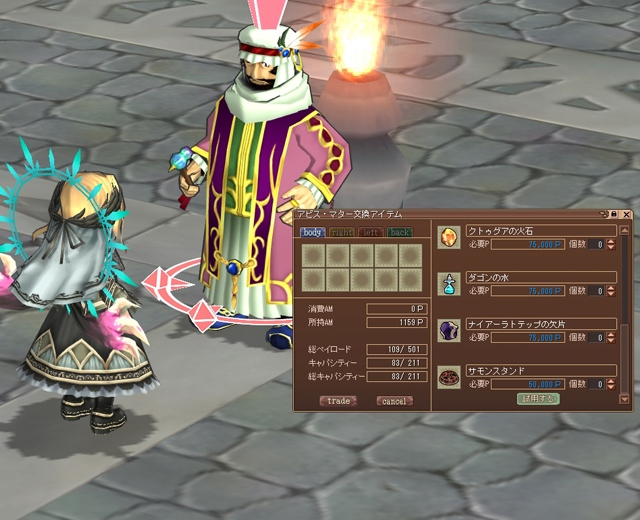Toggle the window lock icon
This screenshot has width=640, height=520.
click(614, 214)
